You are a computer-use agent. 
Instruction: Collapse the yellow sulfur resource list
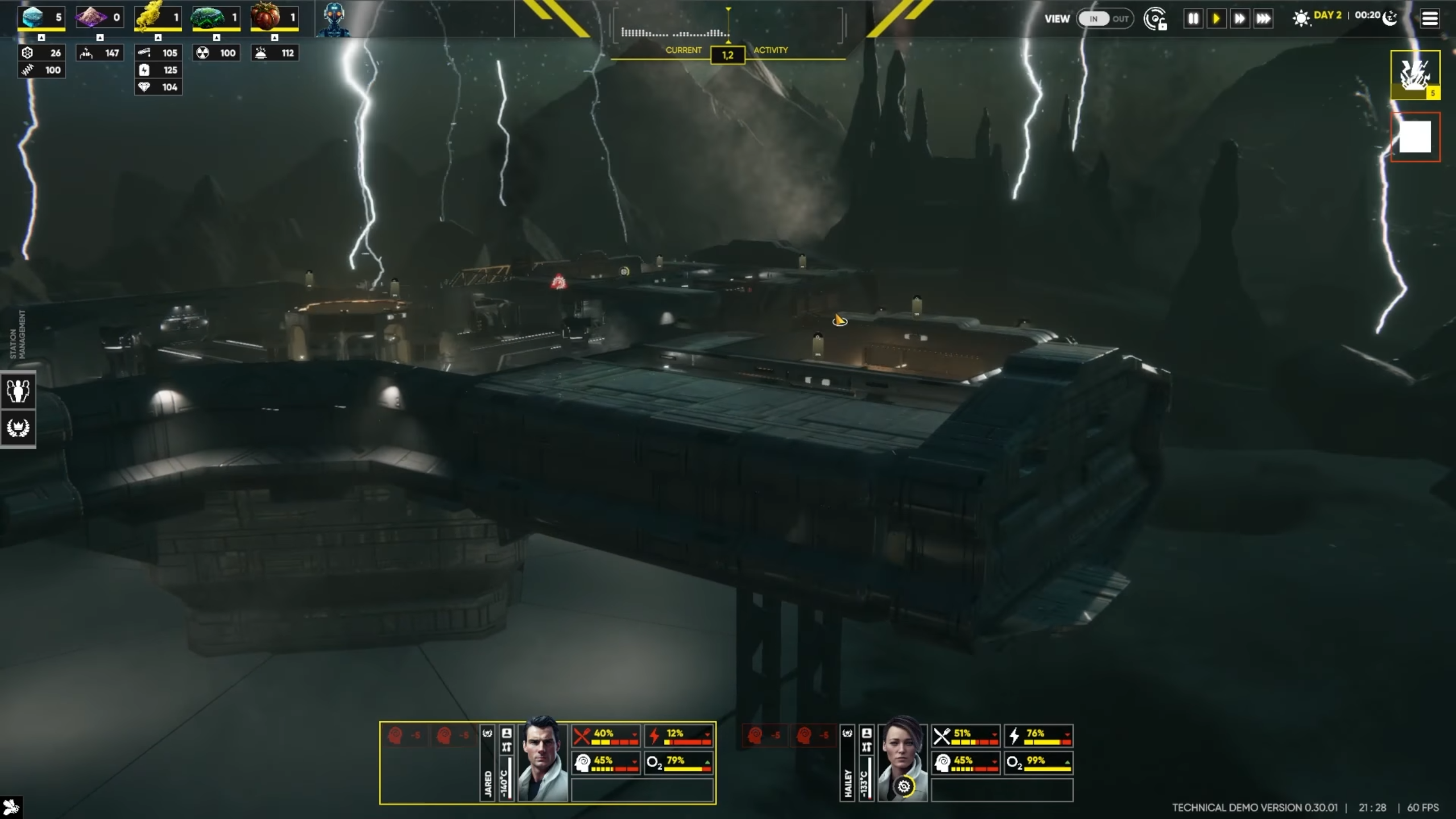(x=158, y=38)
